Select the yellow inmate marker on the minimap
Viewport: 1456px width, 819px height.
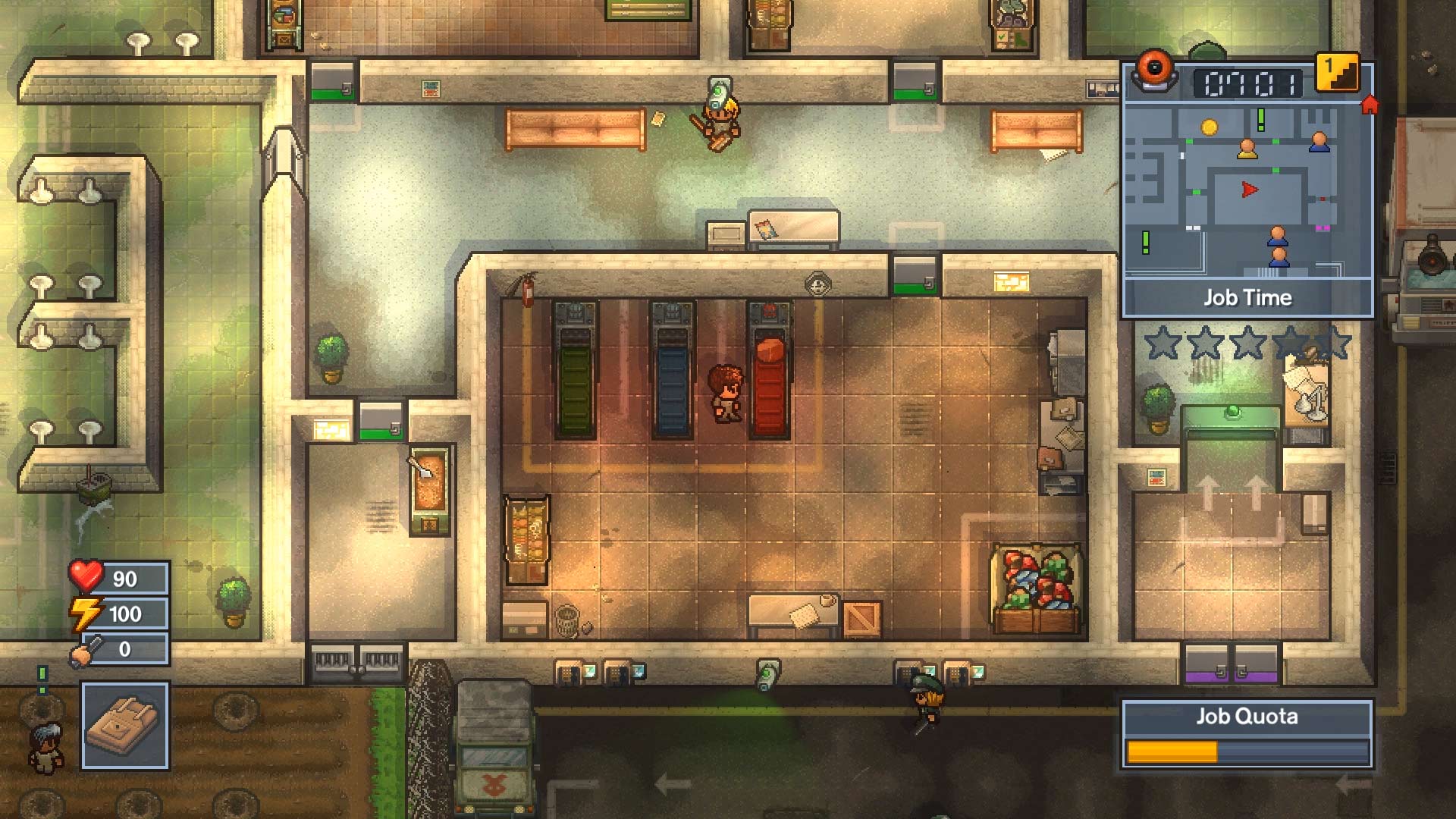coord(1247,149)
